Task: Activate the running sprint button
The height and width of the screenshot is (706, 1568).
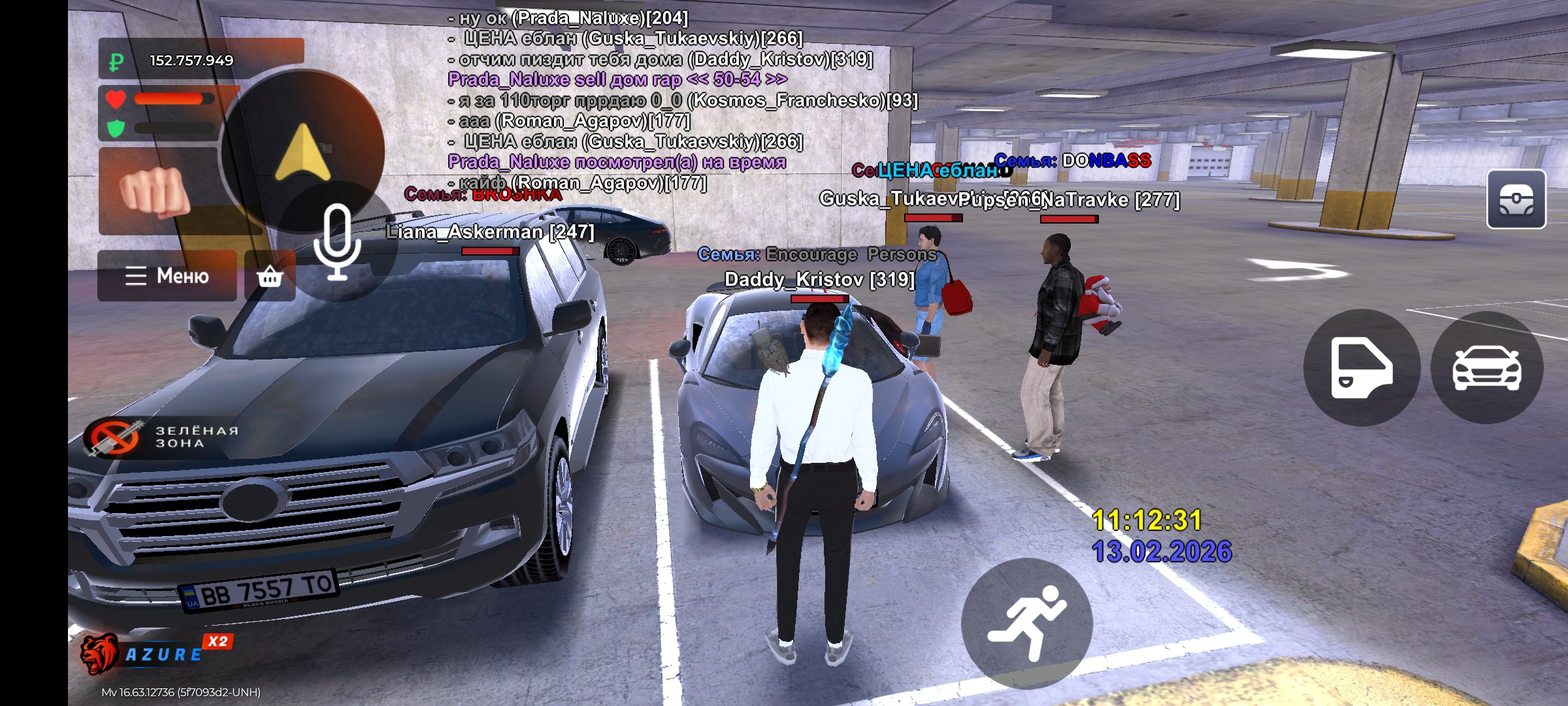Action: (x=1026, y=622)
